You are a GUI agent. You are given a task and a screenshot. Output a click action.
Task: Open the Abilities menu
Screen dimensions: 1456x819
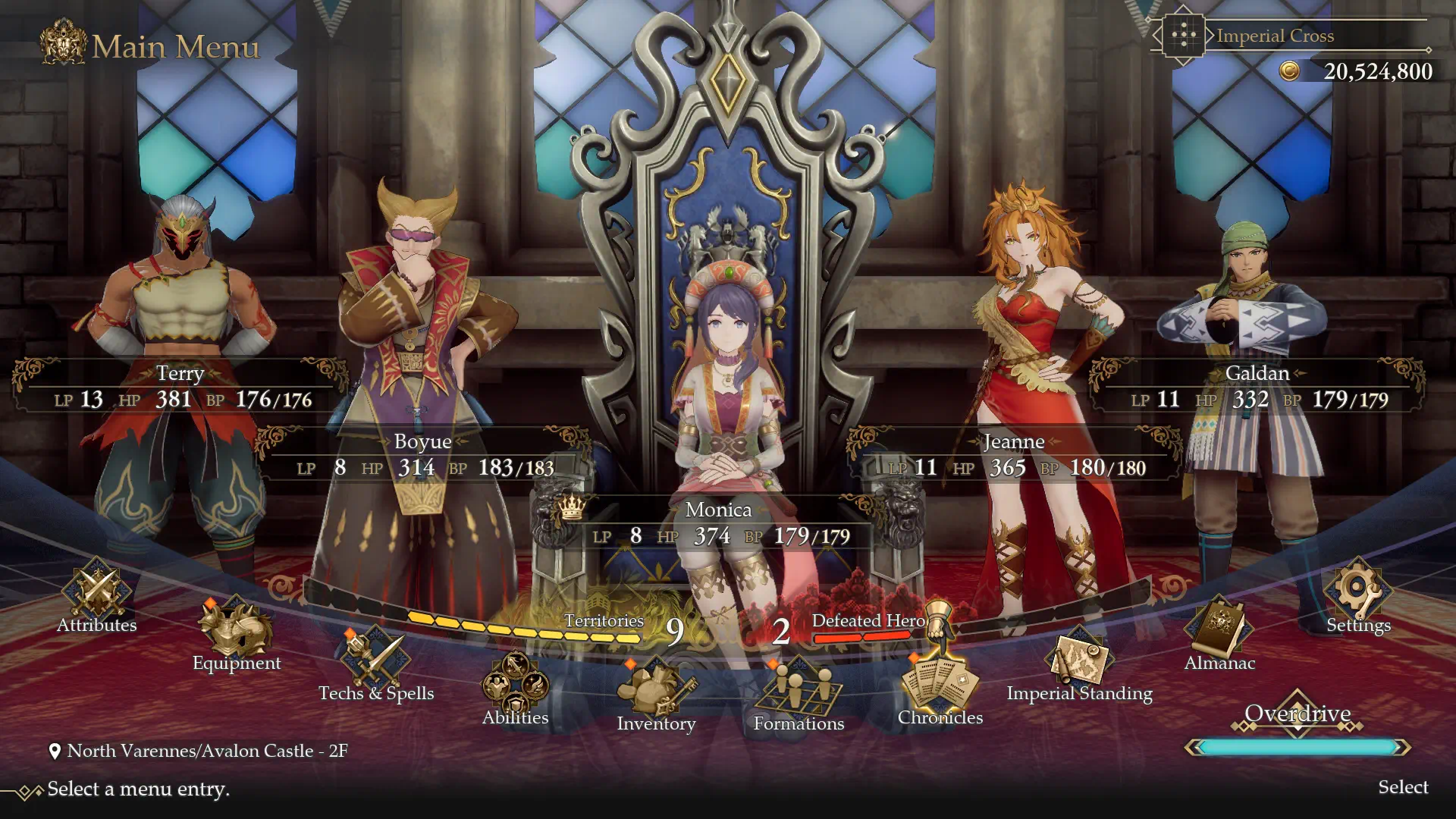[515, 686]
